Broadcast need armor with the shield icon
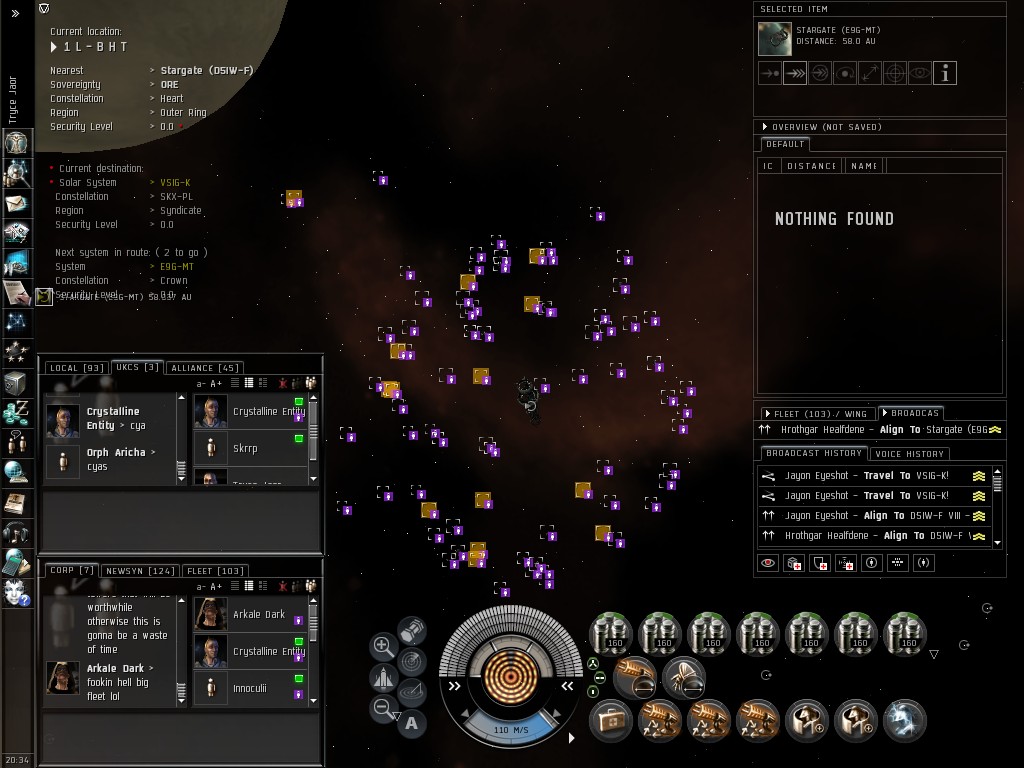 pos(820,563)
